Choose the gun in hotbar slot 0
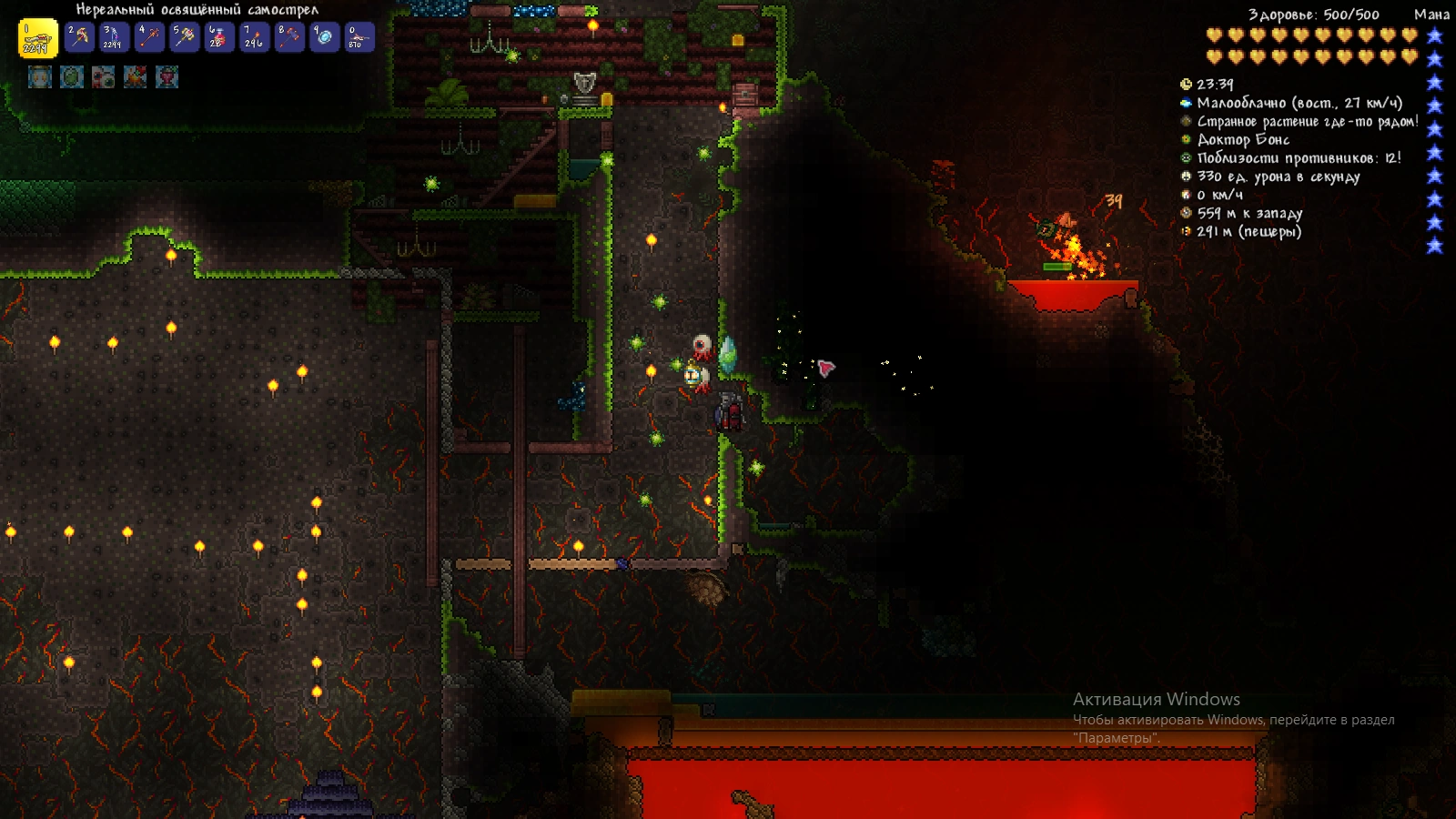 click(x=359, y=38)
